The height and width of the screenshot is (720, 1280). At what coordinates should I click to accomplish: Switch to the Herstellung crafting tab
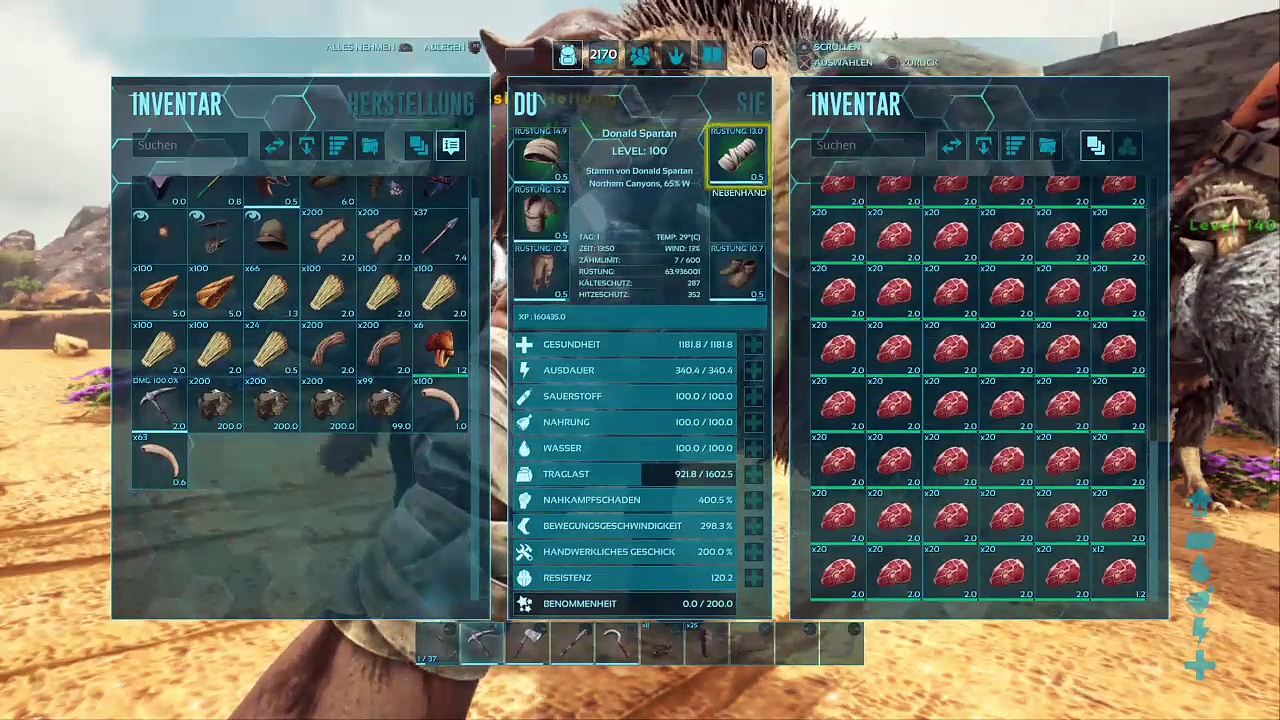(x=410, y=104)
